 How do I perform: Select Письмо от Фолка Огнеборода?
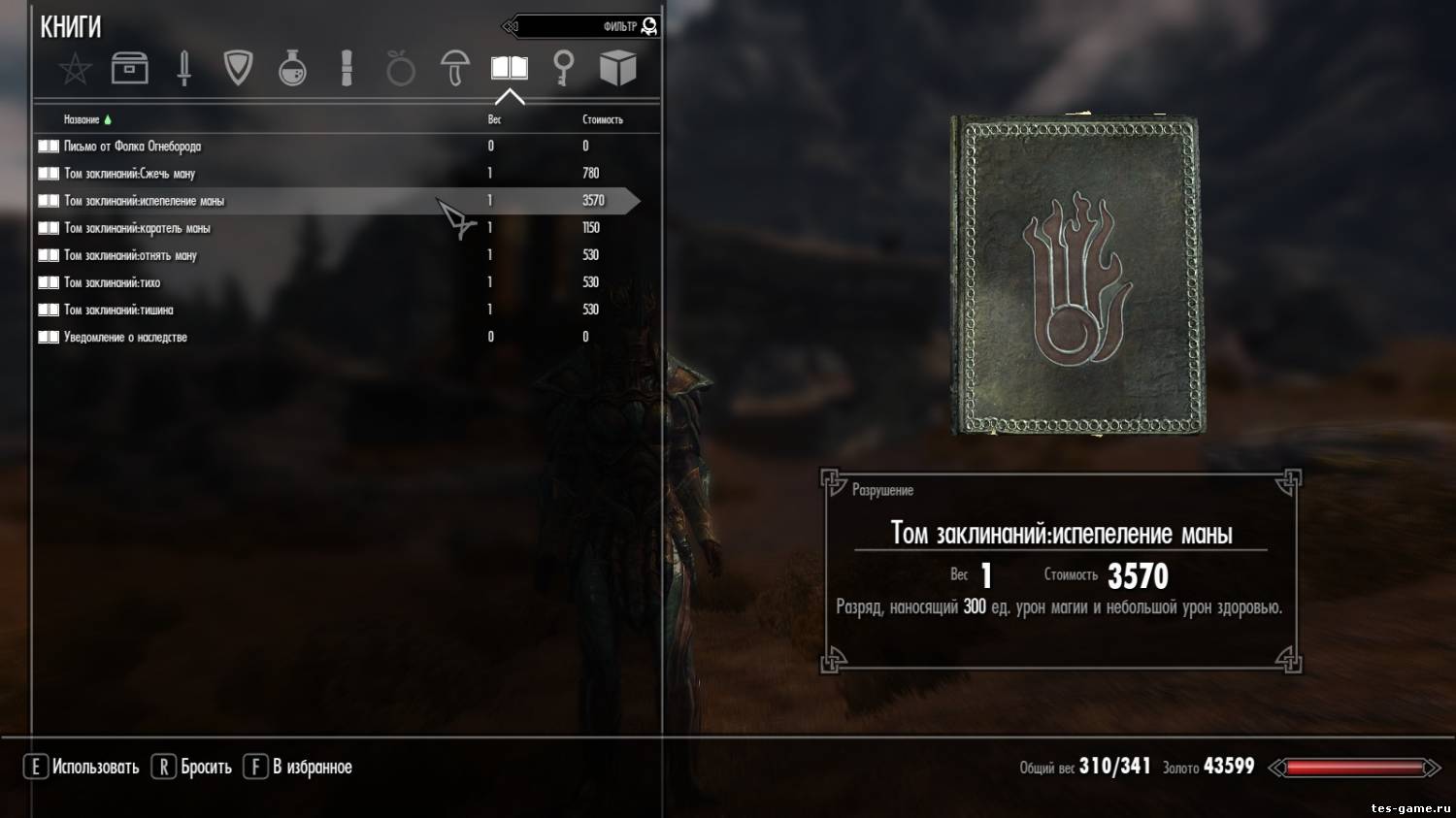point(133,147)
